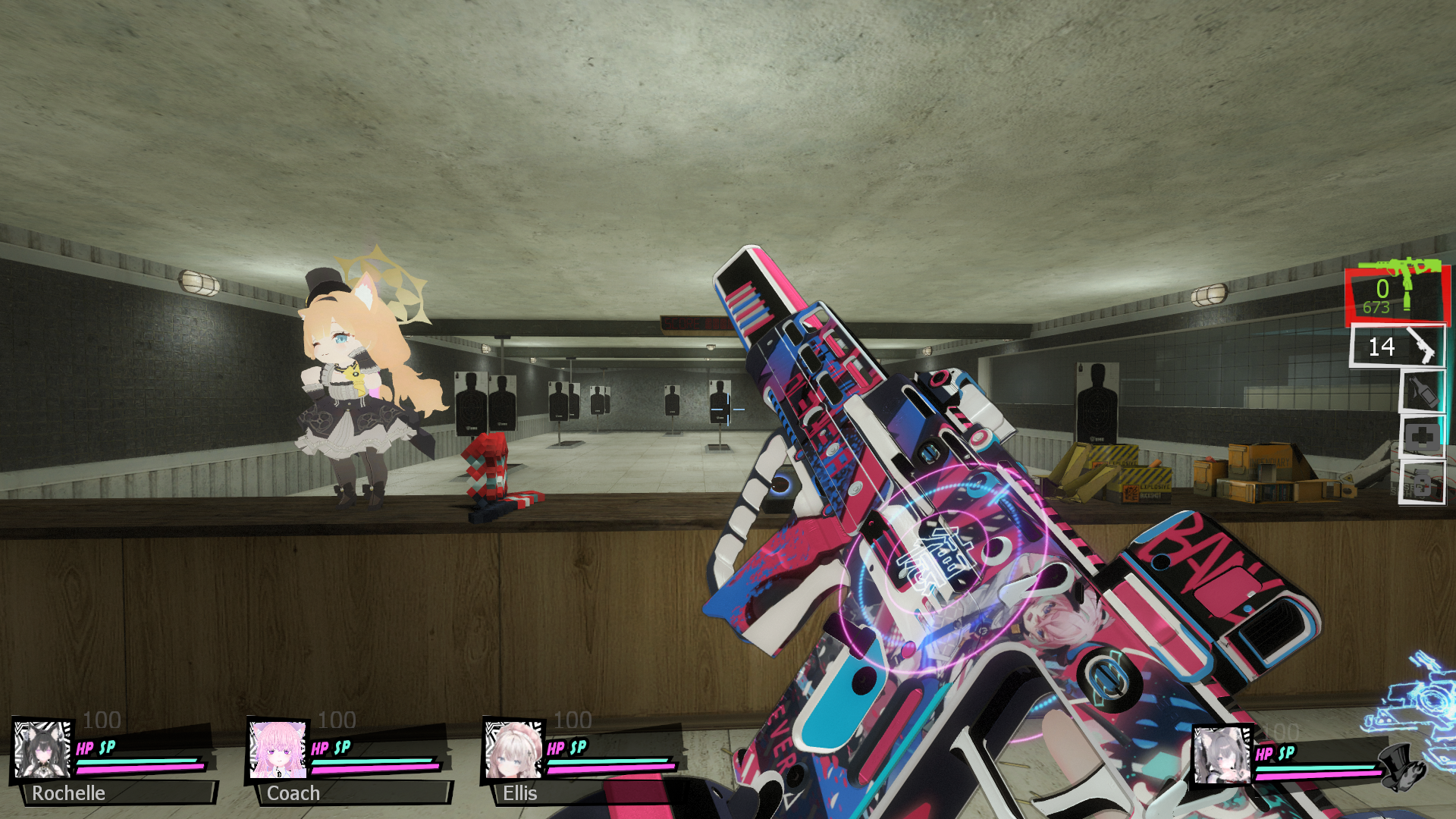Switch to the pistol sidearm slot
The image size is (1456, 819).
point(1398,347)
